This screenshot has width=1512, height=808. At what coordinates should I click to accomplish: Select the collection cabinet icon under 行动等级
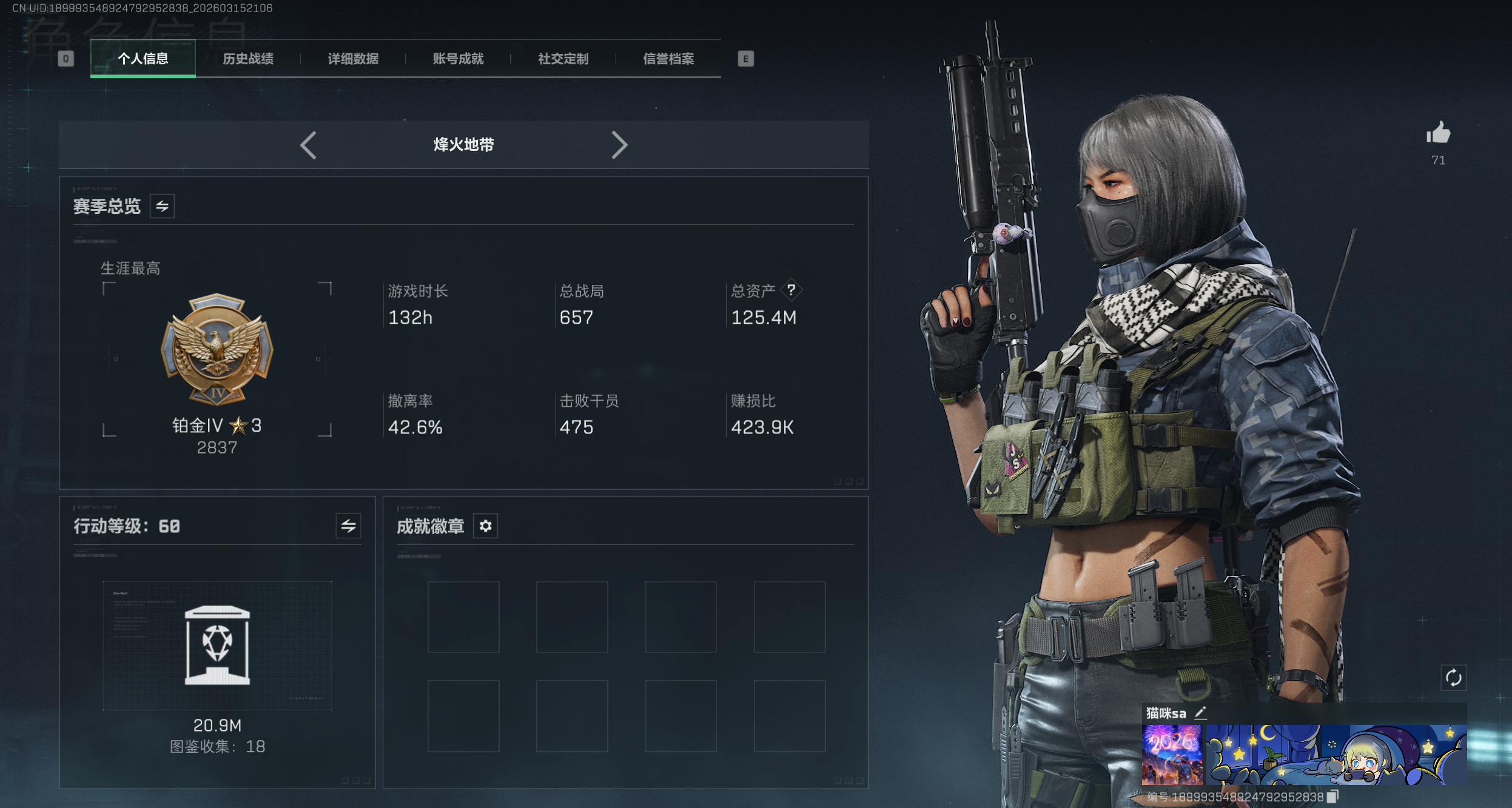[x=217, y=644]
